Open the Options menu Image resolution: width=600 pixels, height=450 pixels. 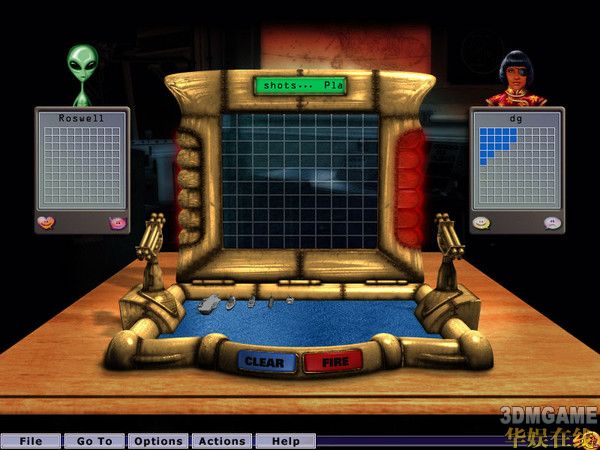point(159,441)
